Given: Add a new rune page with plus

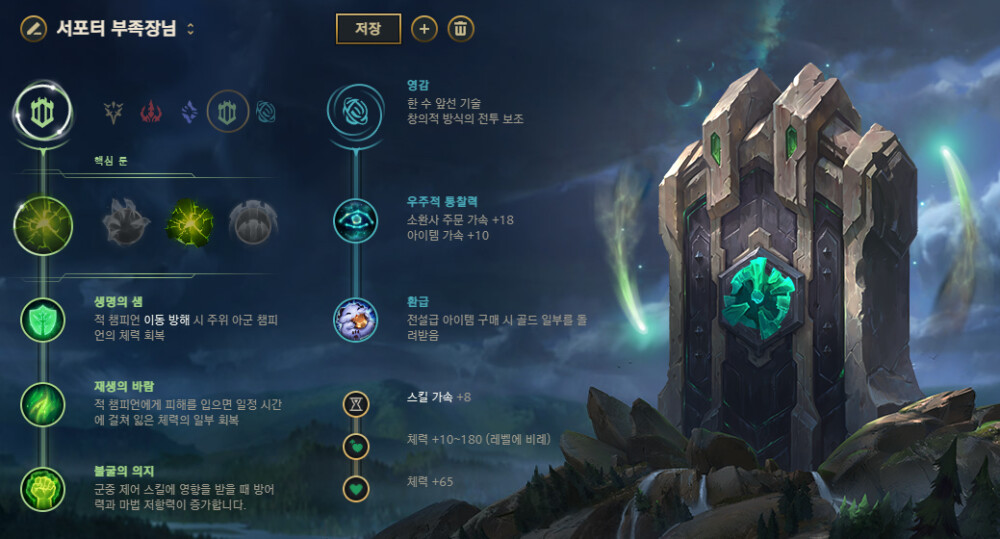Looking at the screenshot, I should [424, 29].
